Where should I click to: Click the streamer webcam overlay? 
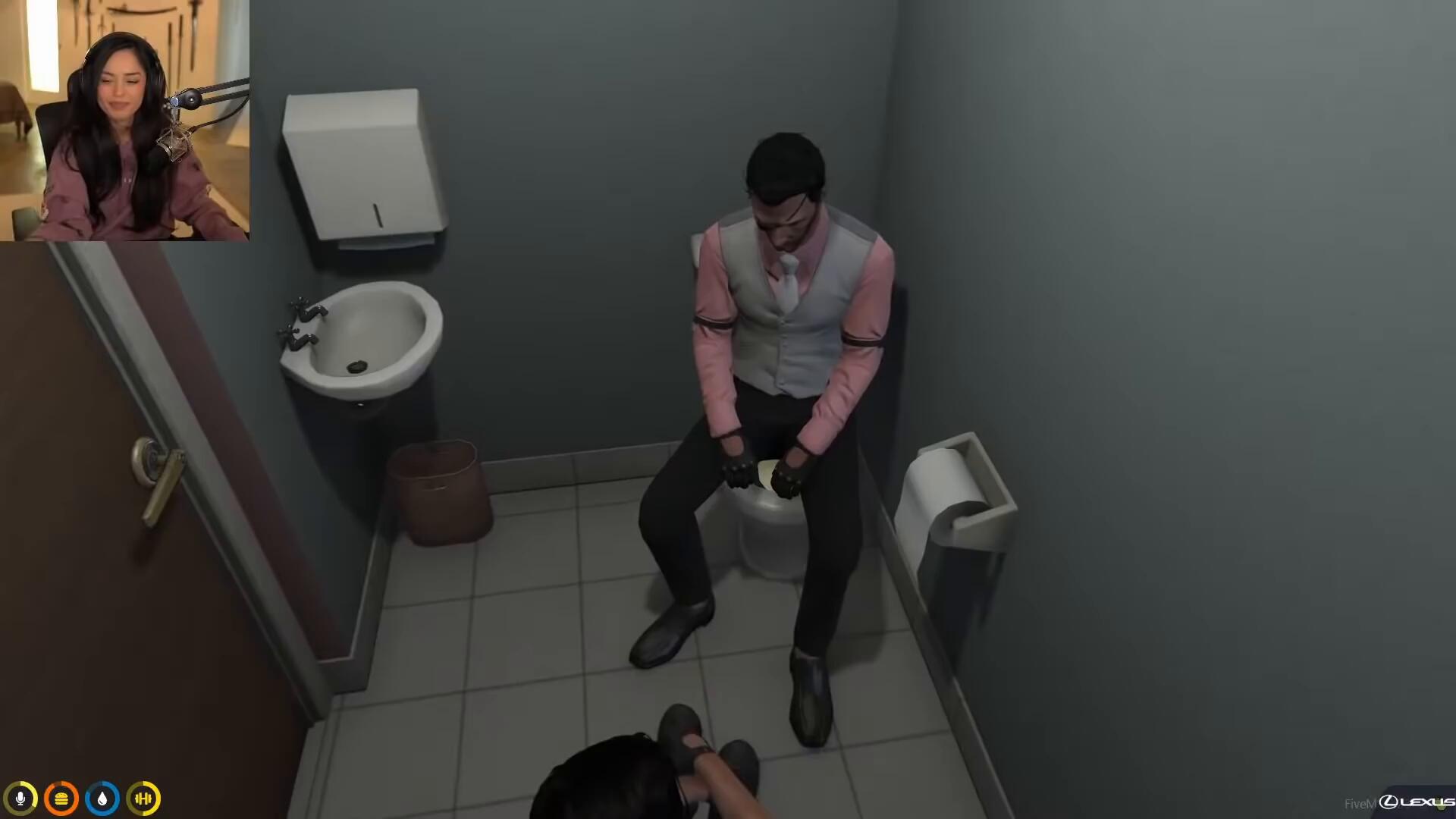point(124,121)
